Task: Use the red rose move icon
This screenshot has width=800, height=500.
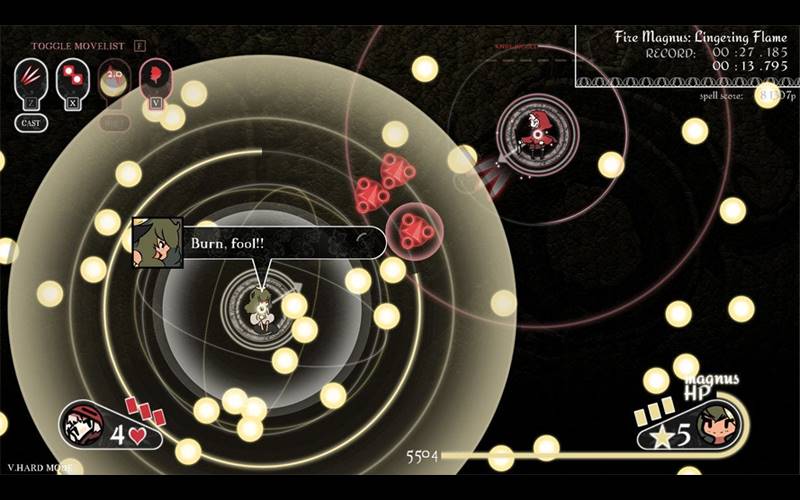Action: (155, 75)
